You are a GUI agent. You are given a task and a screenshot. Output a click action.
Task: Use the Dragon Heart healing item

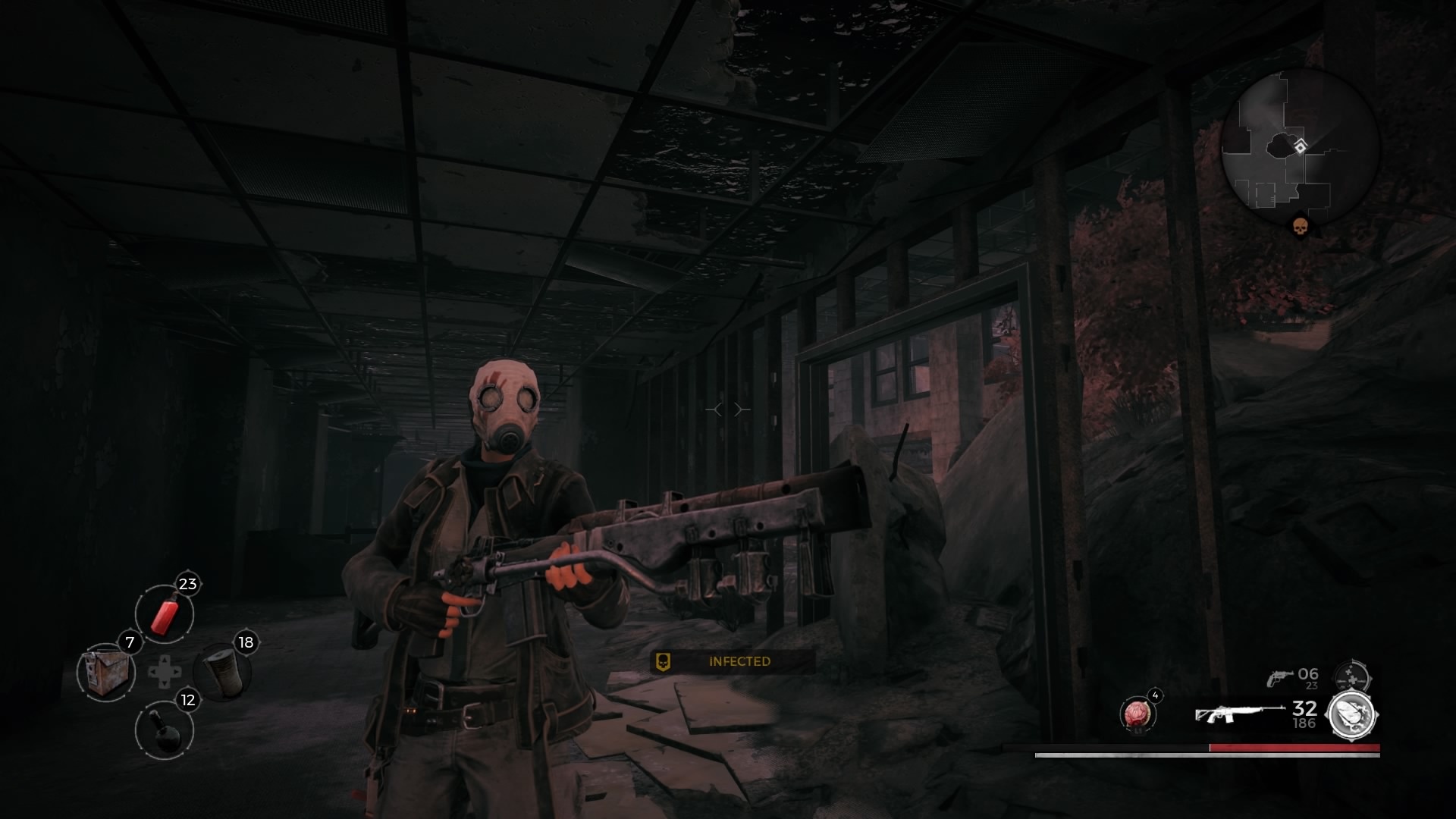click(1137, 714)
